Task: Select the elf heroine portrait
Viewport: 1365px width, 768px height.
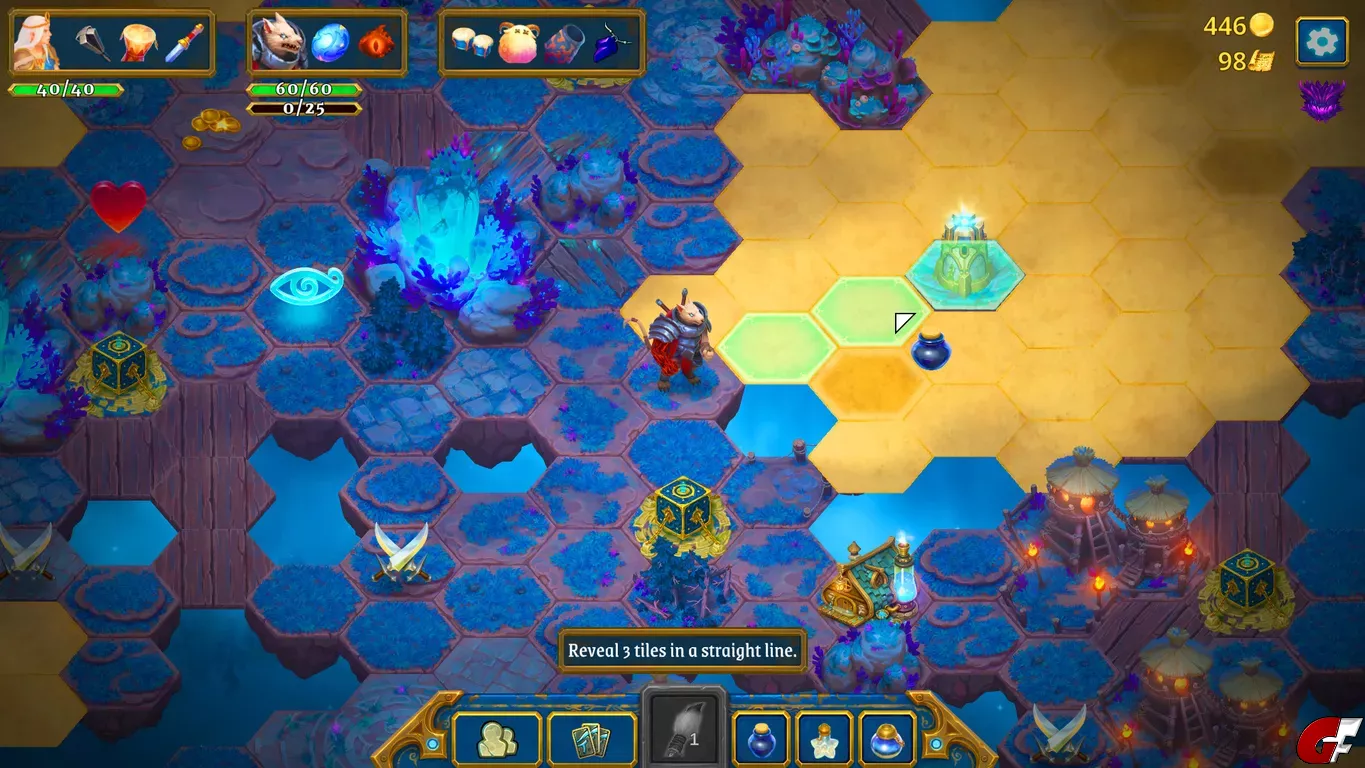Action: (x=38, y=42)
